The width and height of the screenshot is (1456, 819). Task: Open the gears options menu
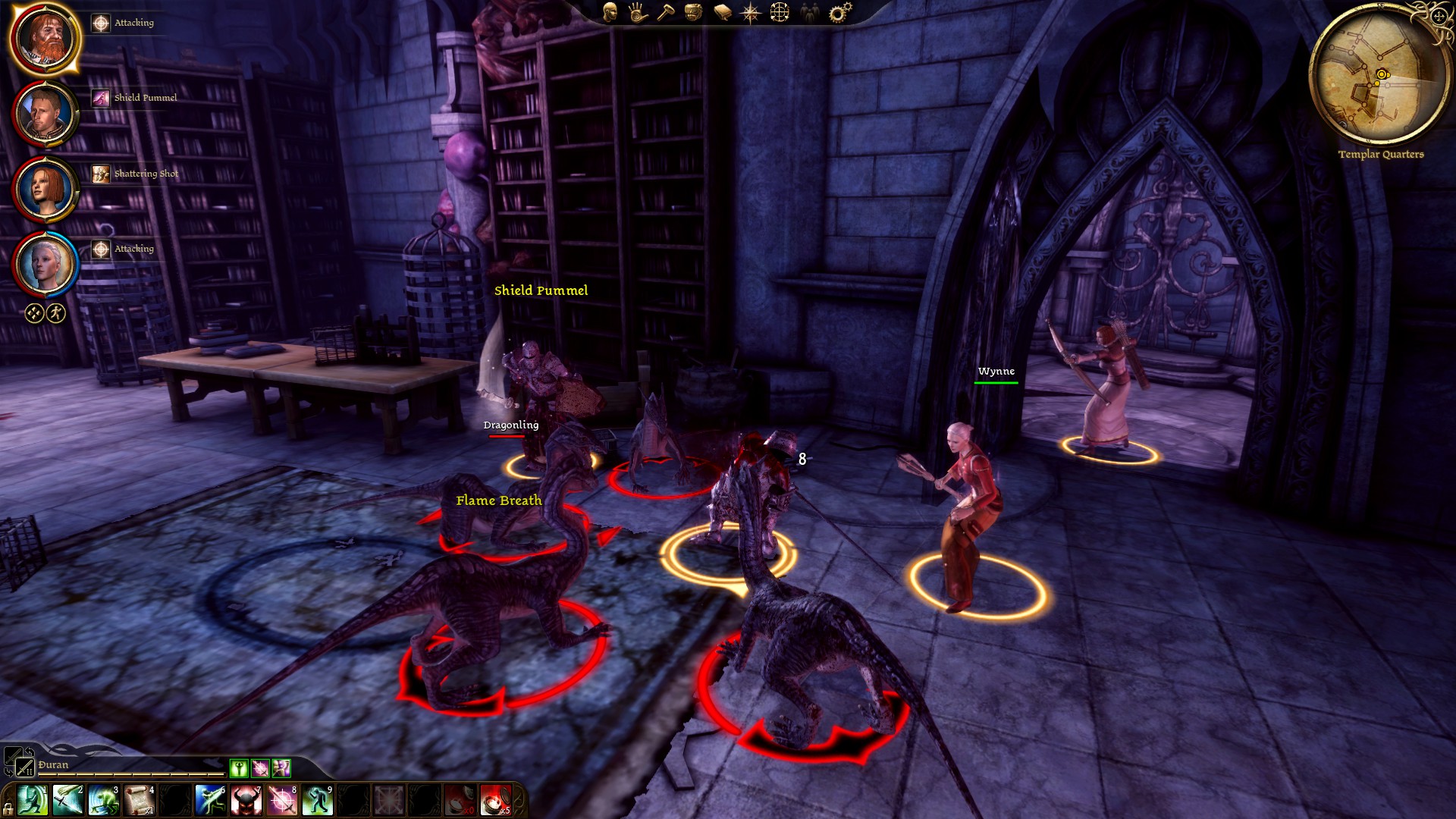pos(839,12)
